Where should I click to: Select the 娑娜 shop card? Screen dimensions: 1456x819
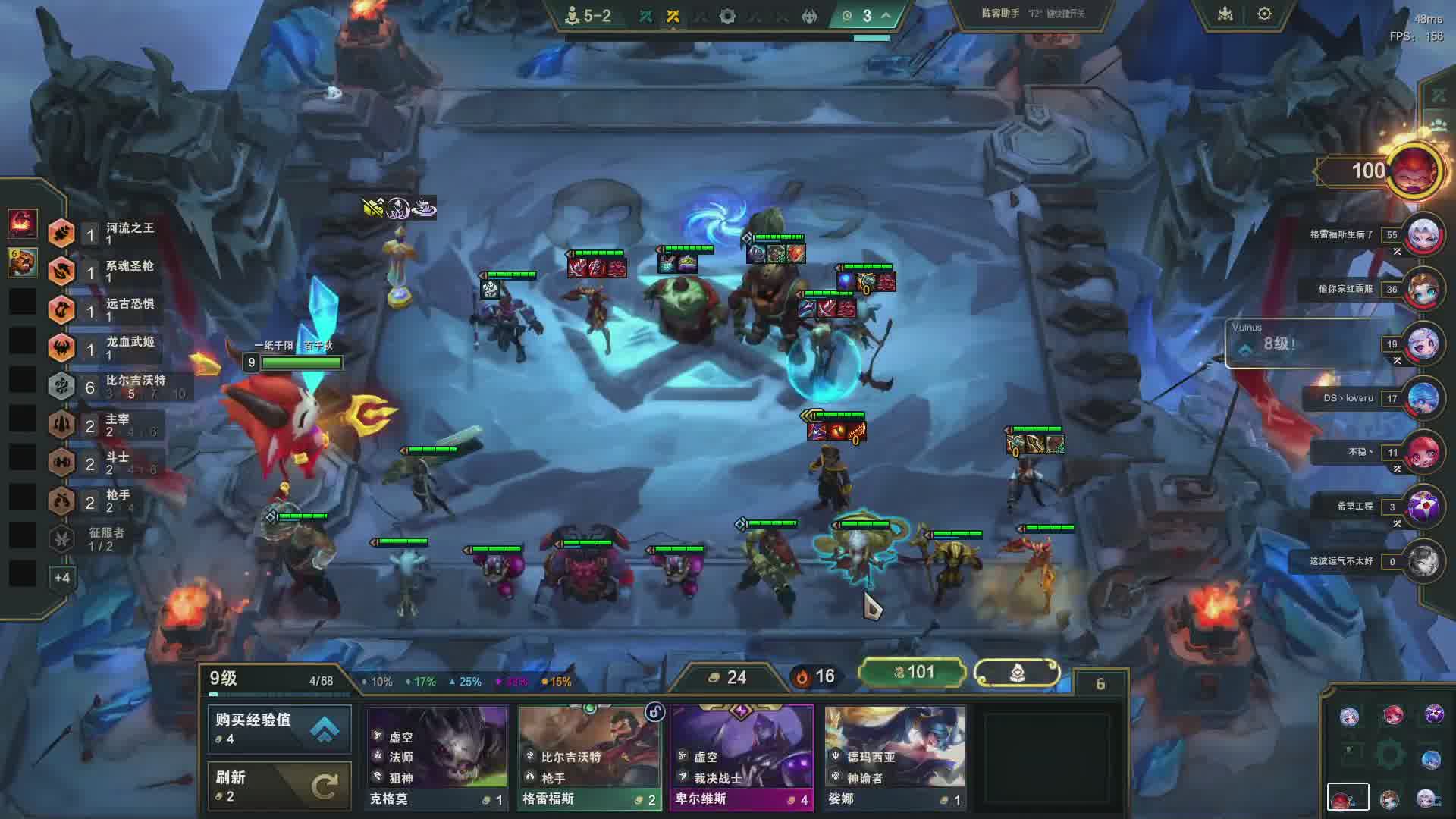(894, 757)
